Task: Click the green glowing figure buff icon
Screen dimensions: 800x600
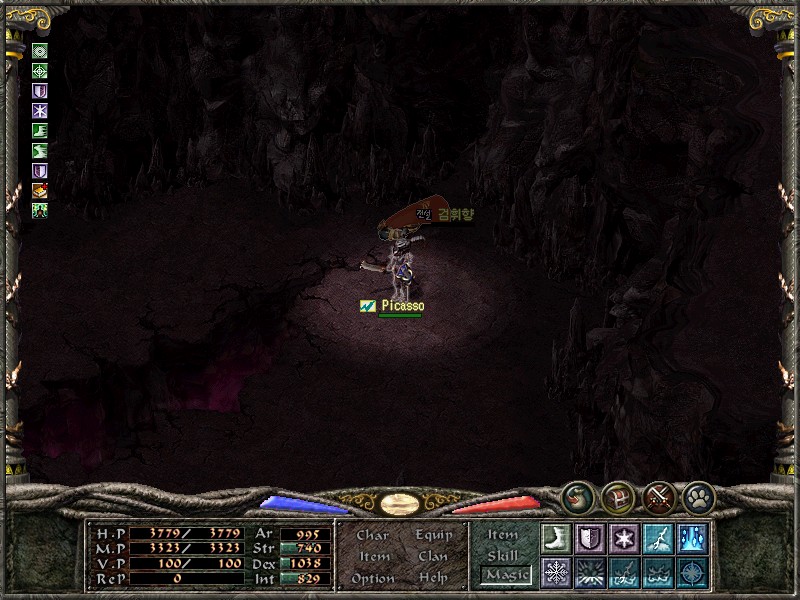Action: coord(40,210)
